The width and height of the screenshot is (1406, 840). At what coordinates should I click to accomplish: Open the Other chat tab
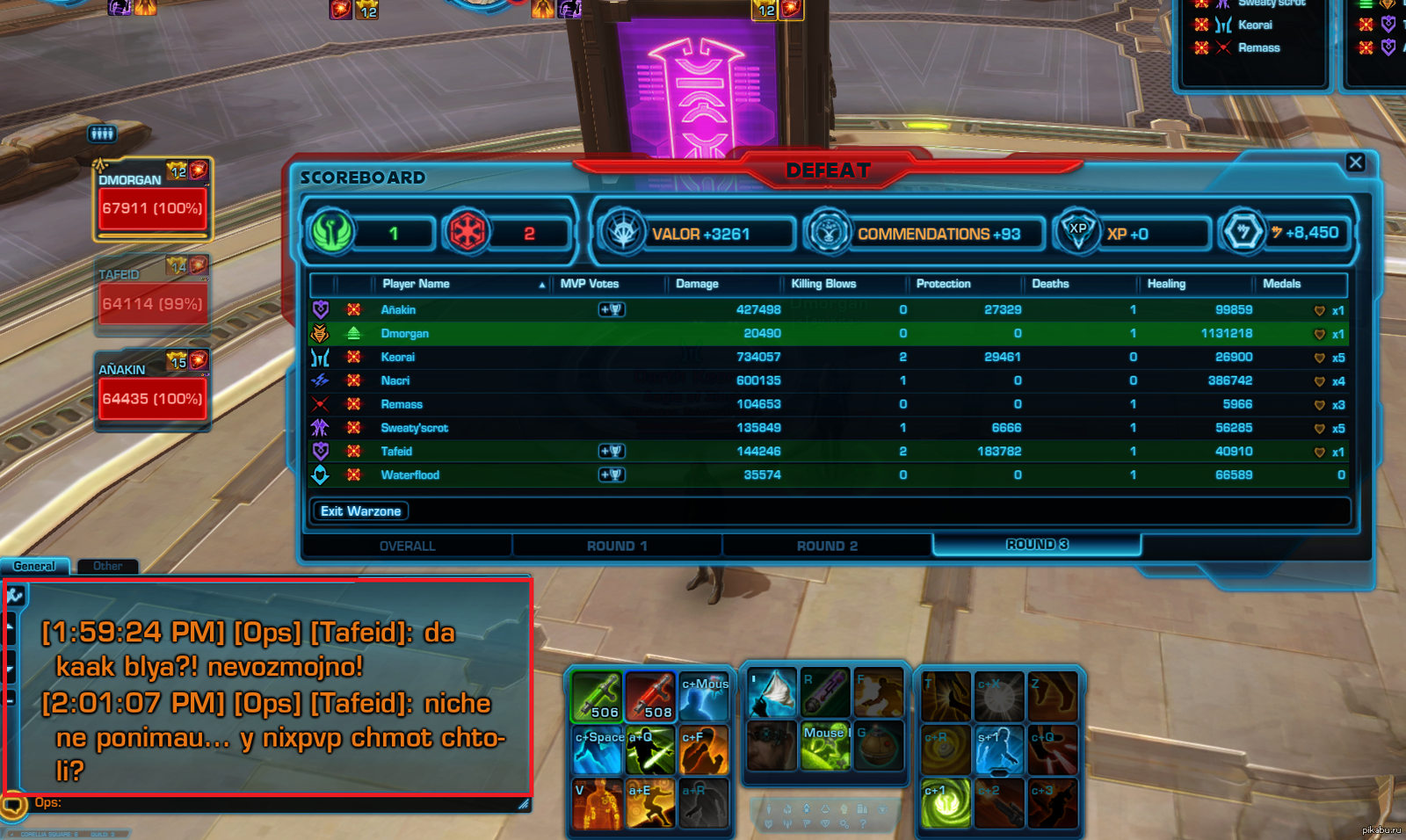[x=107, y=567]
